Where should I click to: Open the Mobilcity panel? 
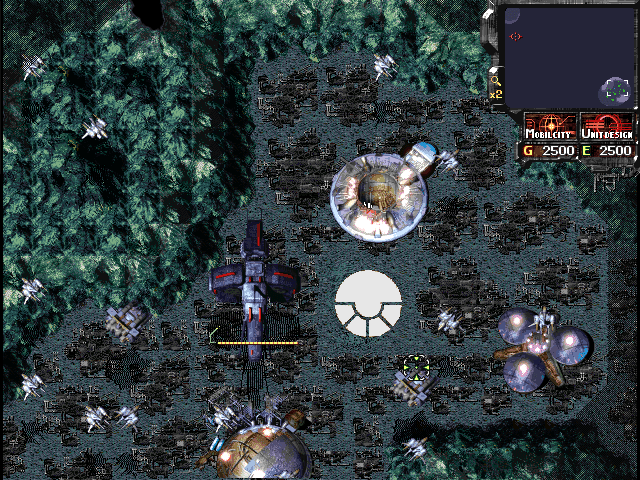(x=551, y=128)
